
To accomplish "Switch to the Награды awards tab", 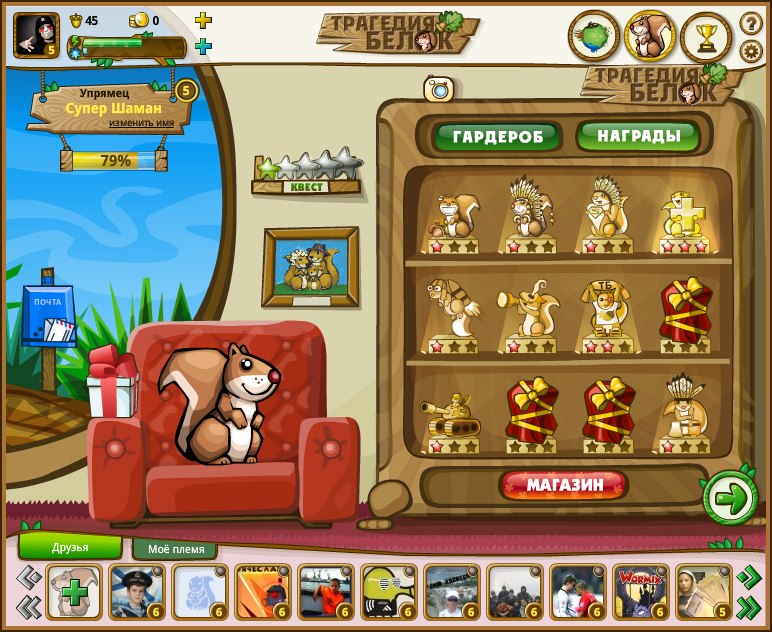I will click(x=639, y=136).
